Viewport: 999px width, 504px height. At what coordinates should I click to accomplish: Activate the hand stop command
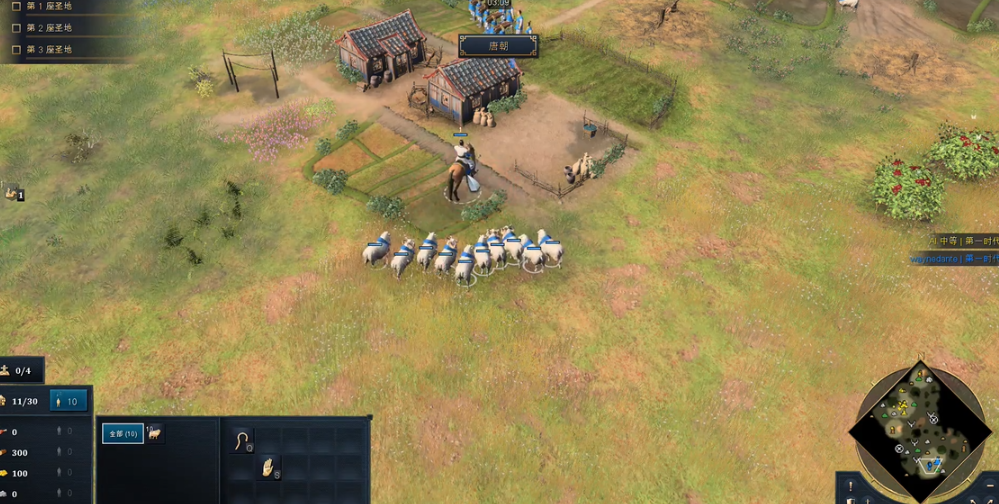coord(267,467)
